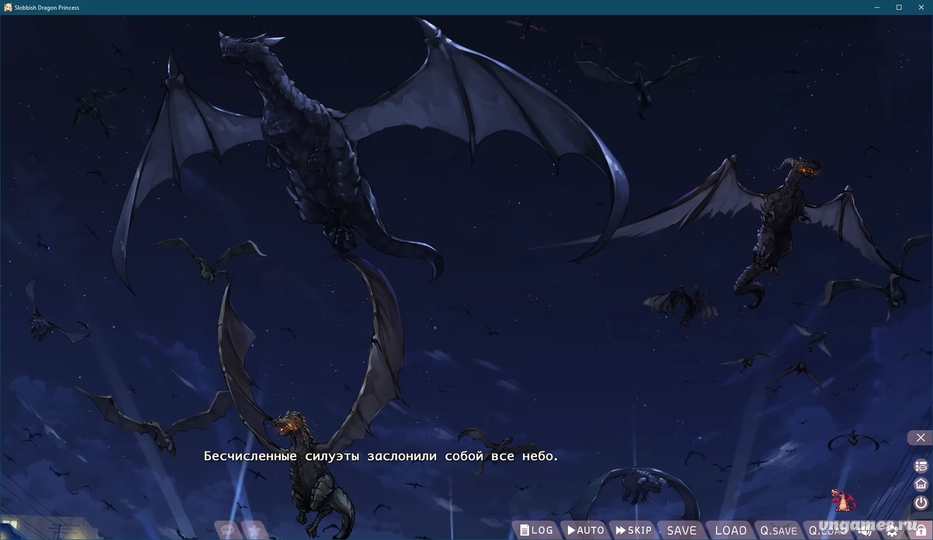Open settings via the gear icon
This screenshot has width=933, height=540.
[892, 531]
